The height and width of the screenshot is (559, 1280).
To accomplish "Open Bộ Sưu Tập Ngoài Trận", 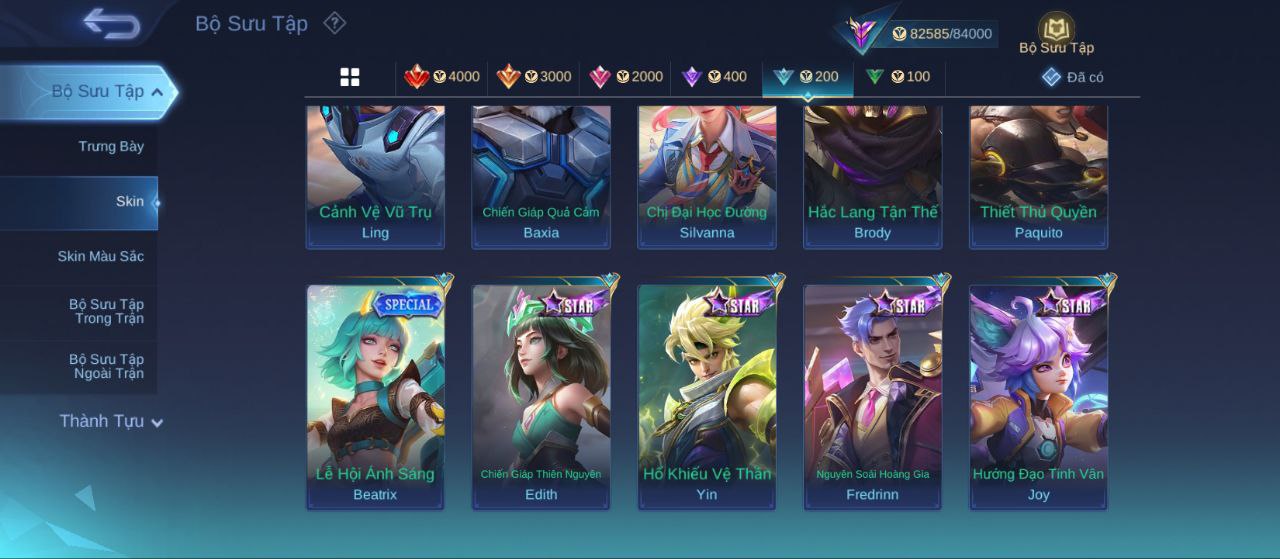I will coord(106,367).
